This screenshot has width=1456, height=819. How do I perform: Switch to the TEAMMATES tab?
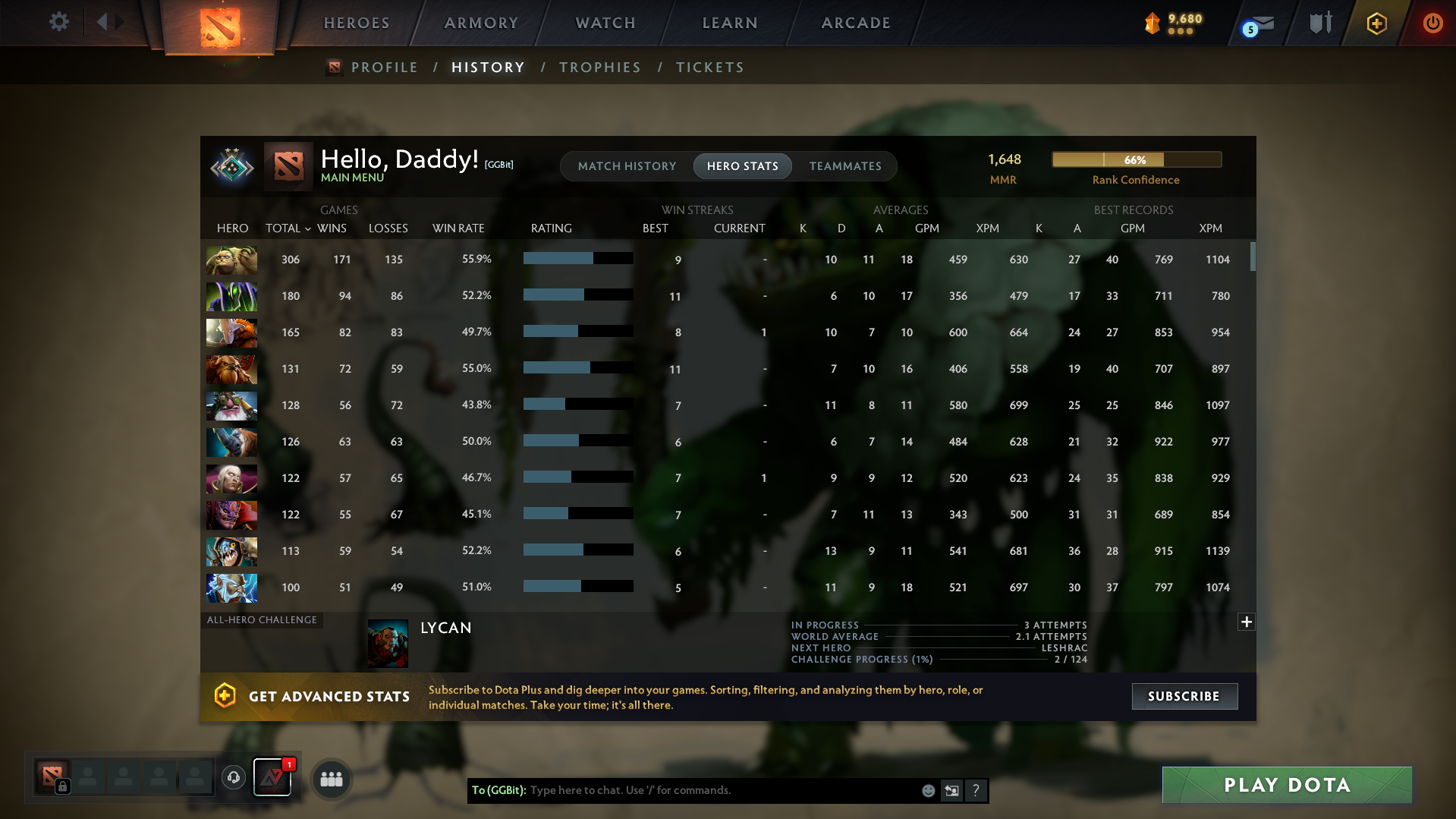tap(845, 165)
